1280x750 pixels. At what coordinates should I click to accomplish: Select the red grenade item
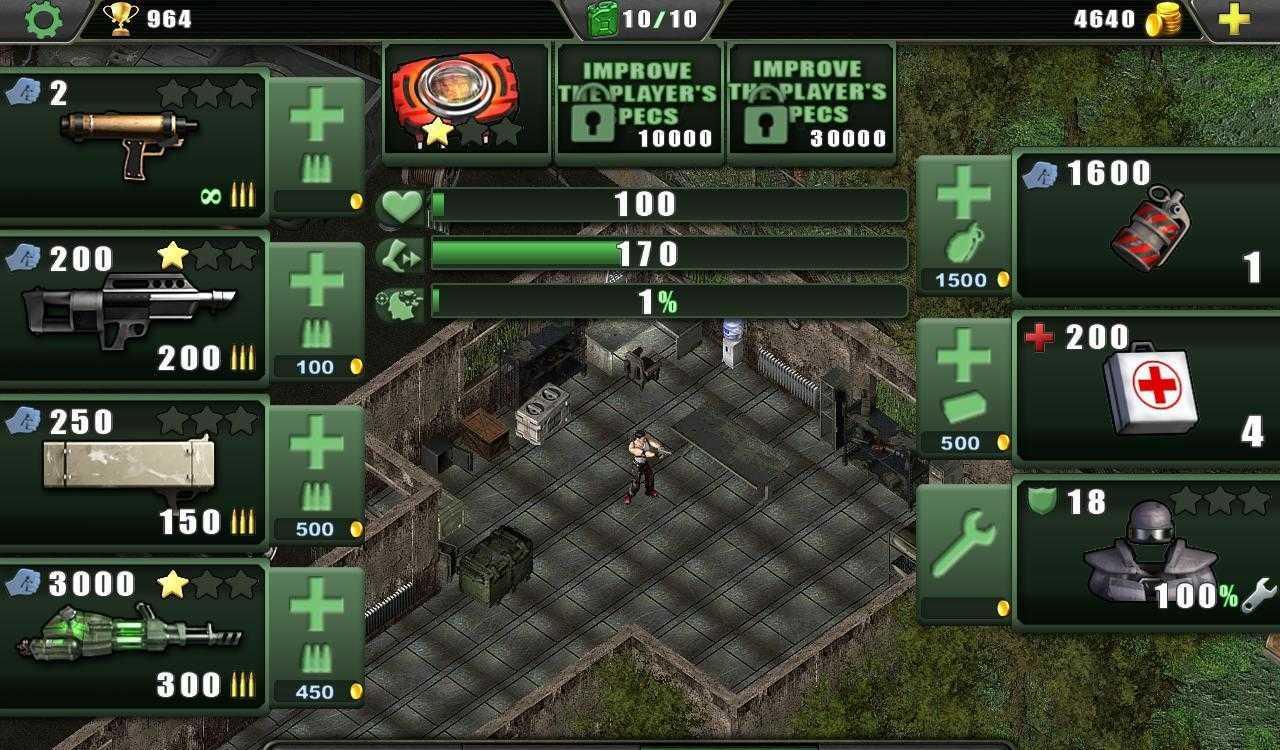tap(1146, 226)
